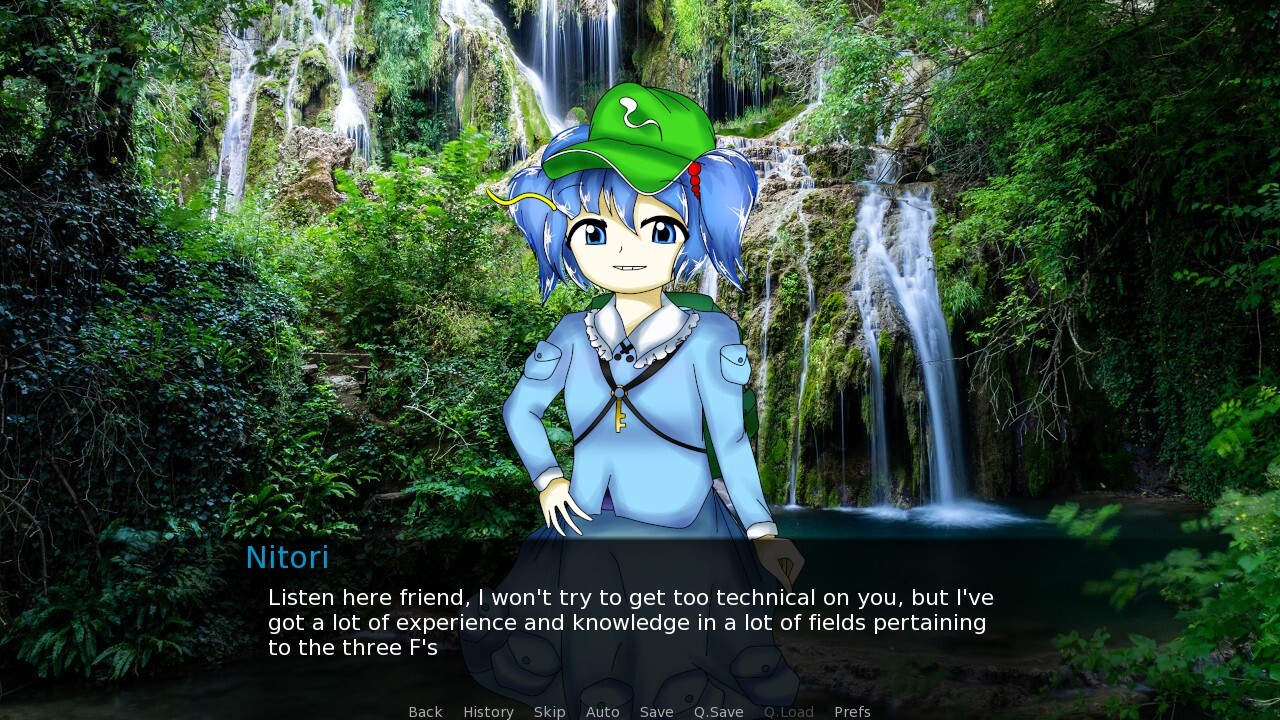Open the Save screen
This screenshot has width=1280, height=720.
[x=656, y=711]
